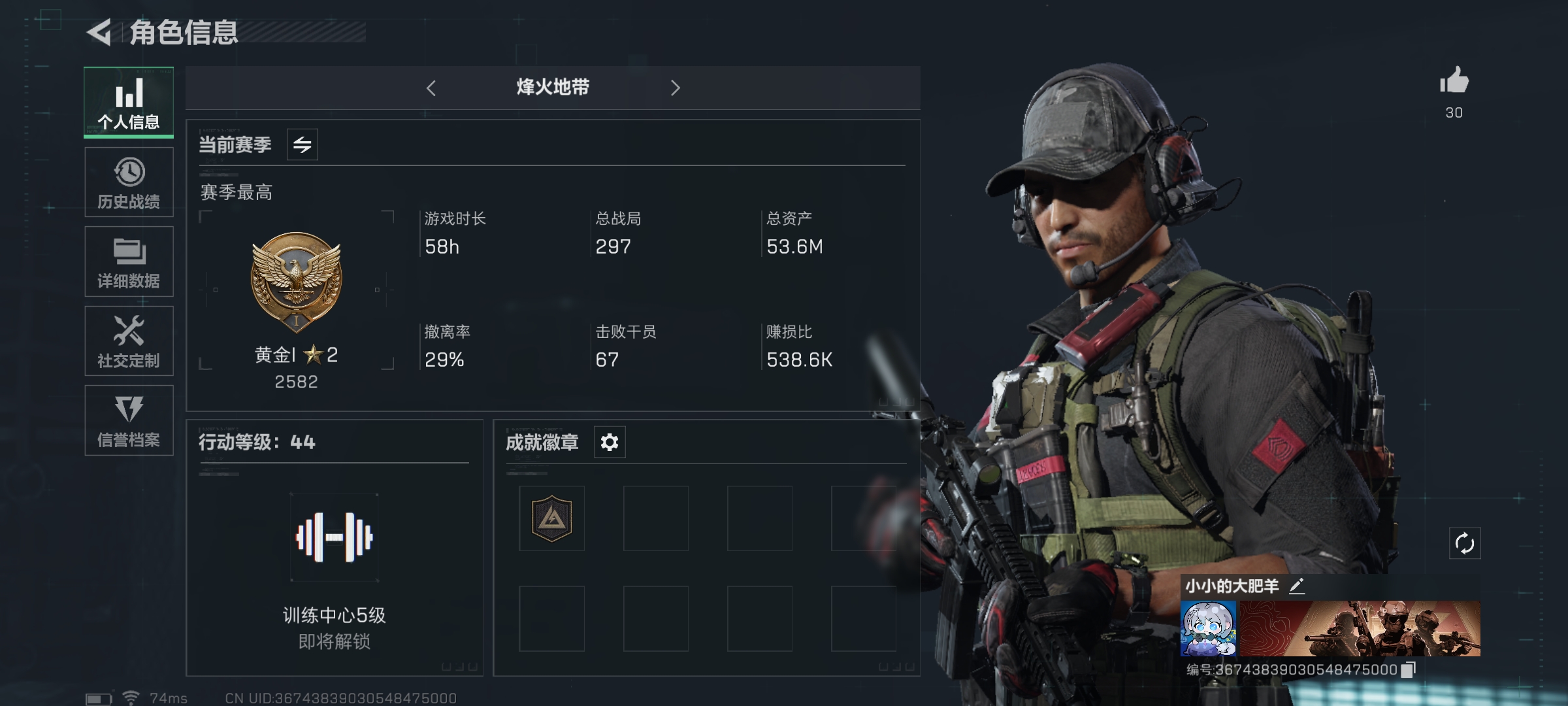Click the training center dumbbell icon
Screen dimensions: 1568x706
tap(334, 537)
